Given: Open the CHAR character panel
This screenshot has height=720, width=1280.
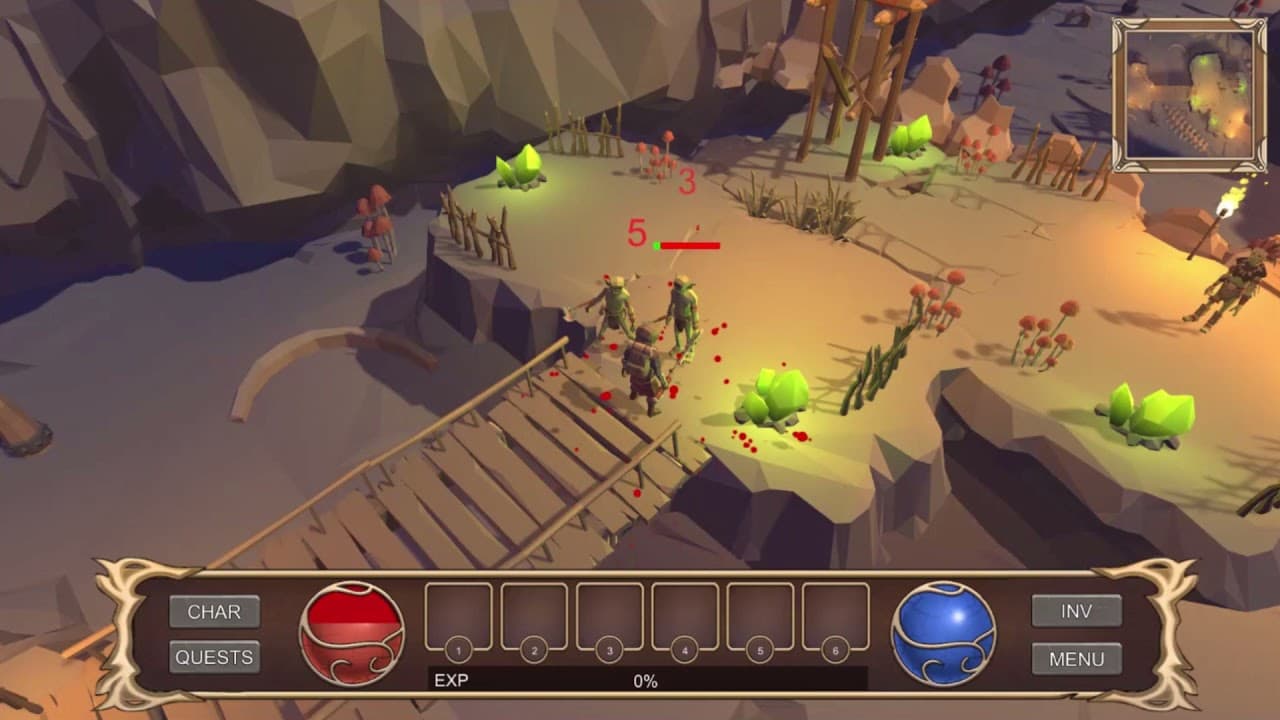Looking at the screenshot, I should pyautogui.click(x=215, y=613).
